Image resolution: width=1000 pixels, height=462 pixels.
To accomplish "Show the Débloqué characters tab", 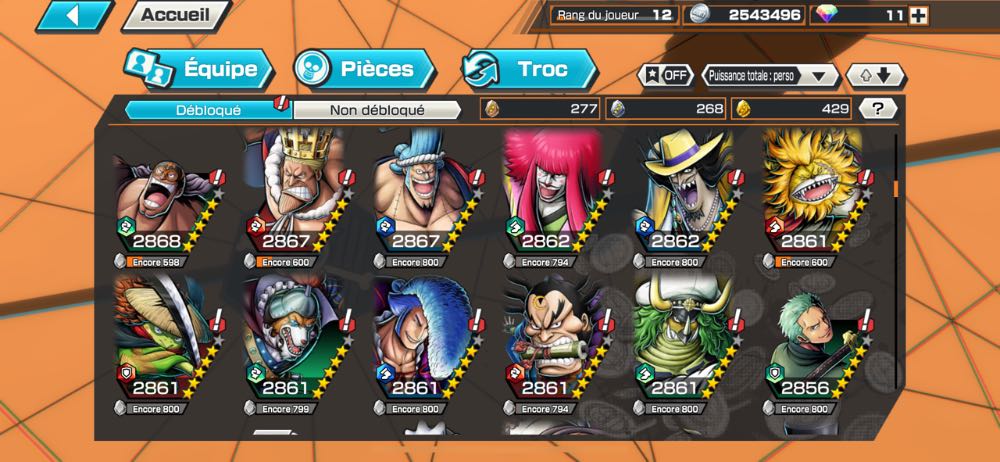I will (x=207, y=109).
